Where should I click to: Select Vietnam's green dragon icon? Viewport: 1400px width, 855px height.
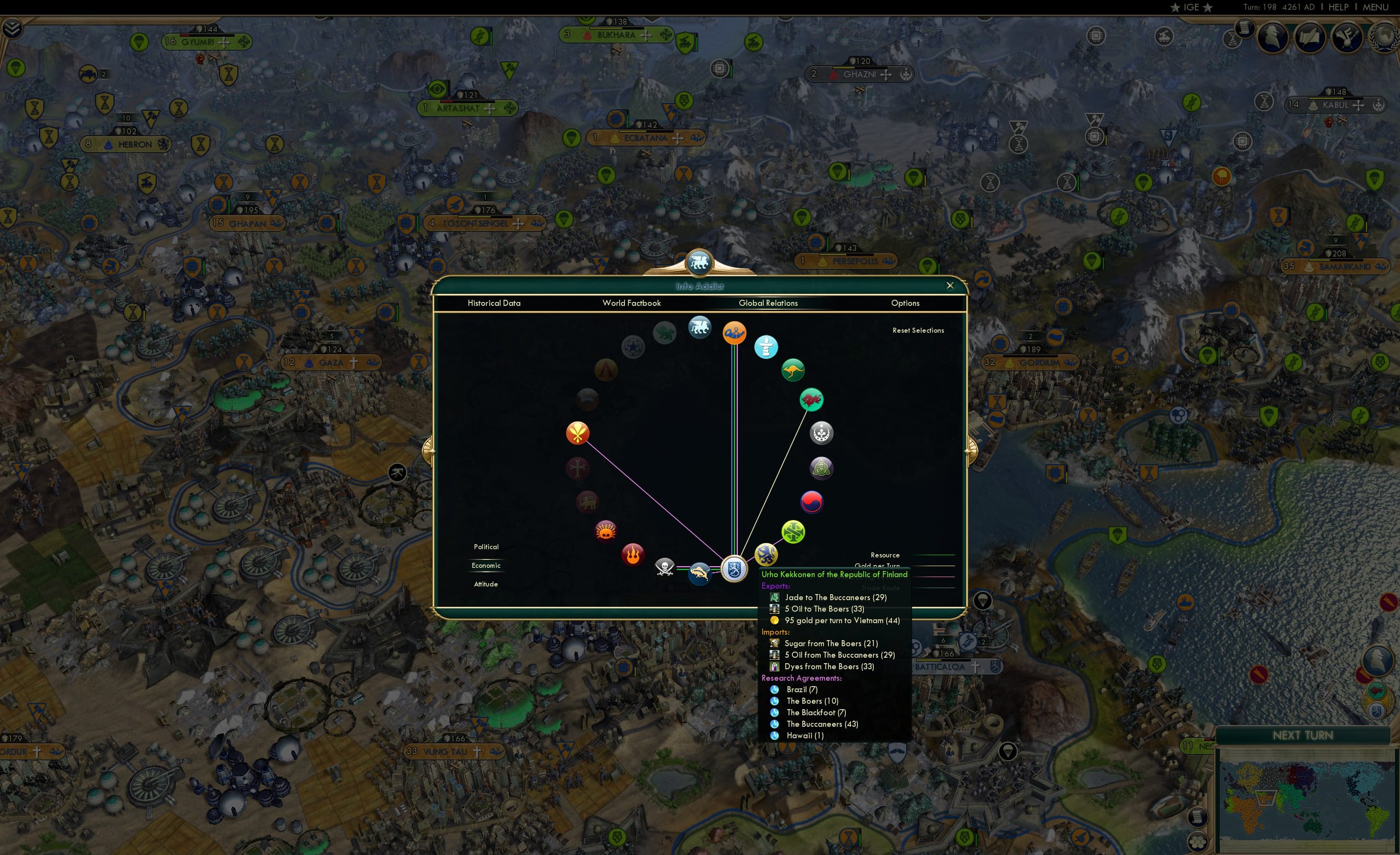point(811,400)
